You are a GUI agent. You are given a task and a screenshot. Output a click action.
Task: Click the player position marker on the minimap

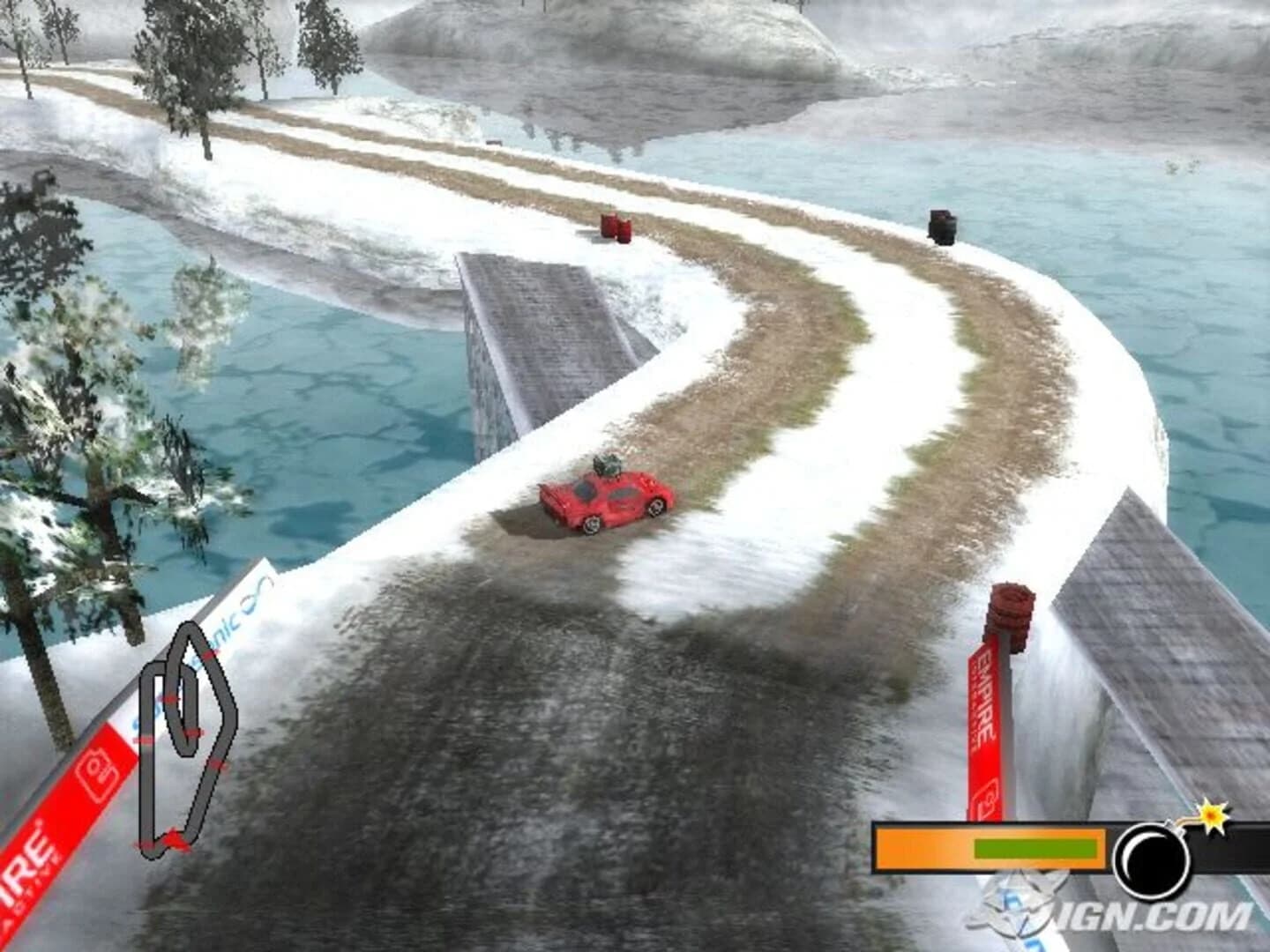tap(174, 837)
